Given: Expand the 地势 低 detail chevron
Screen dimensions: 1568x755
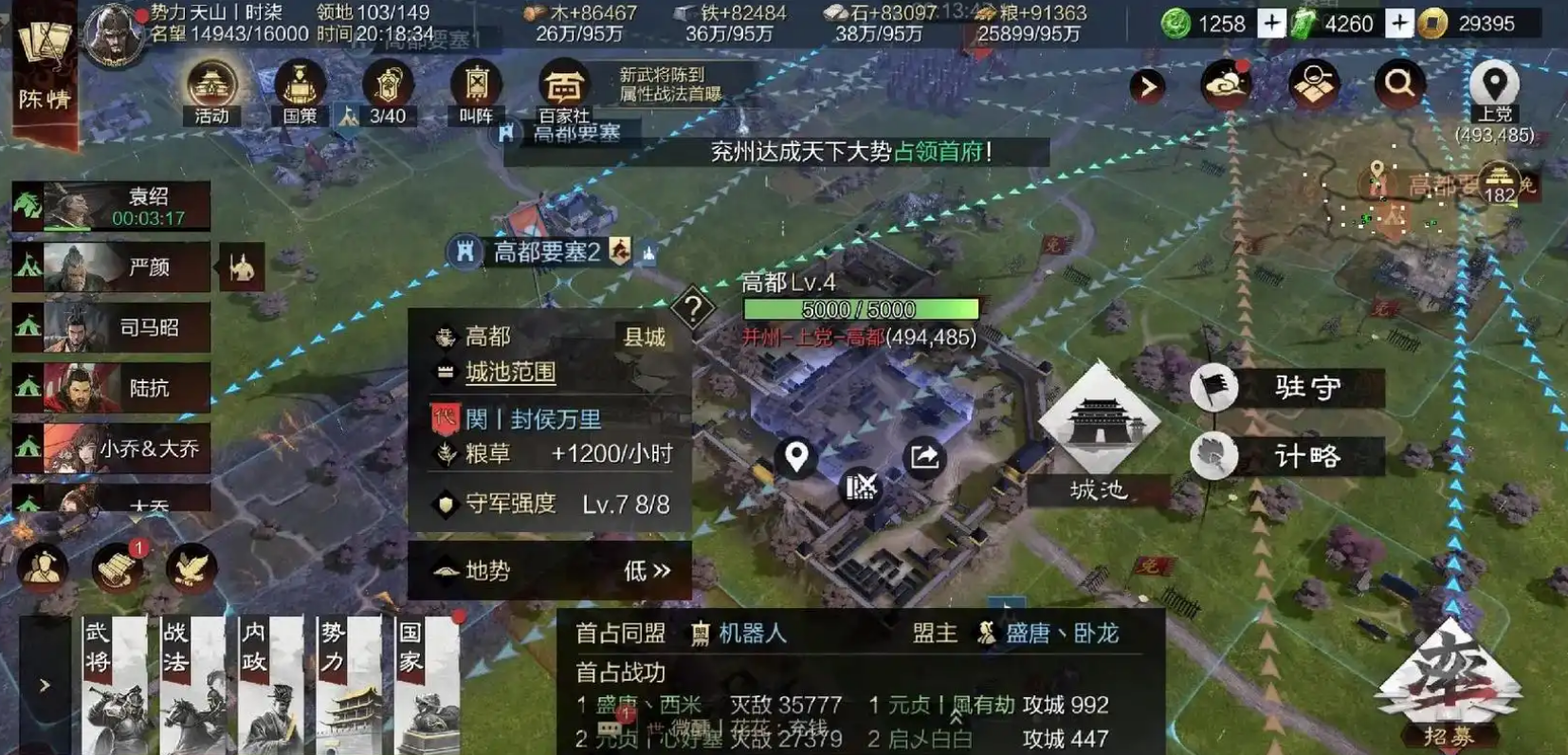Looking at the screenshot, I should coord(659,571).
